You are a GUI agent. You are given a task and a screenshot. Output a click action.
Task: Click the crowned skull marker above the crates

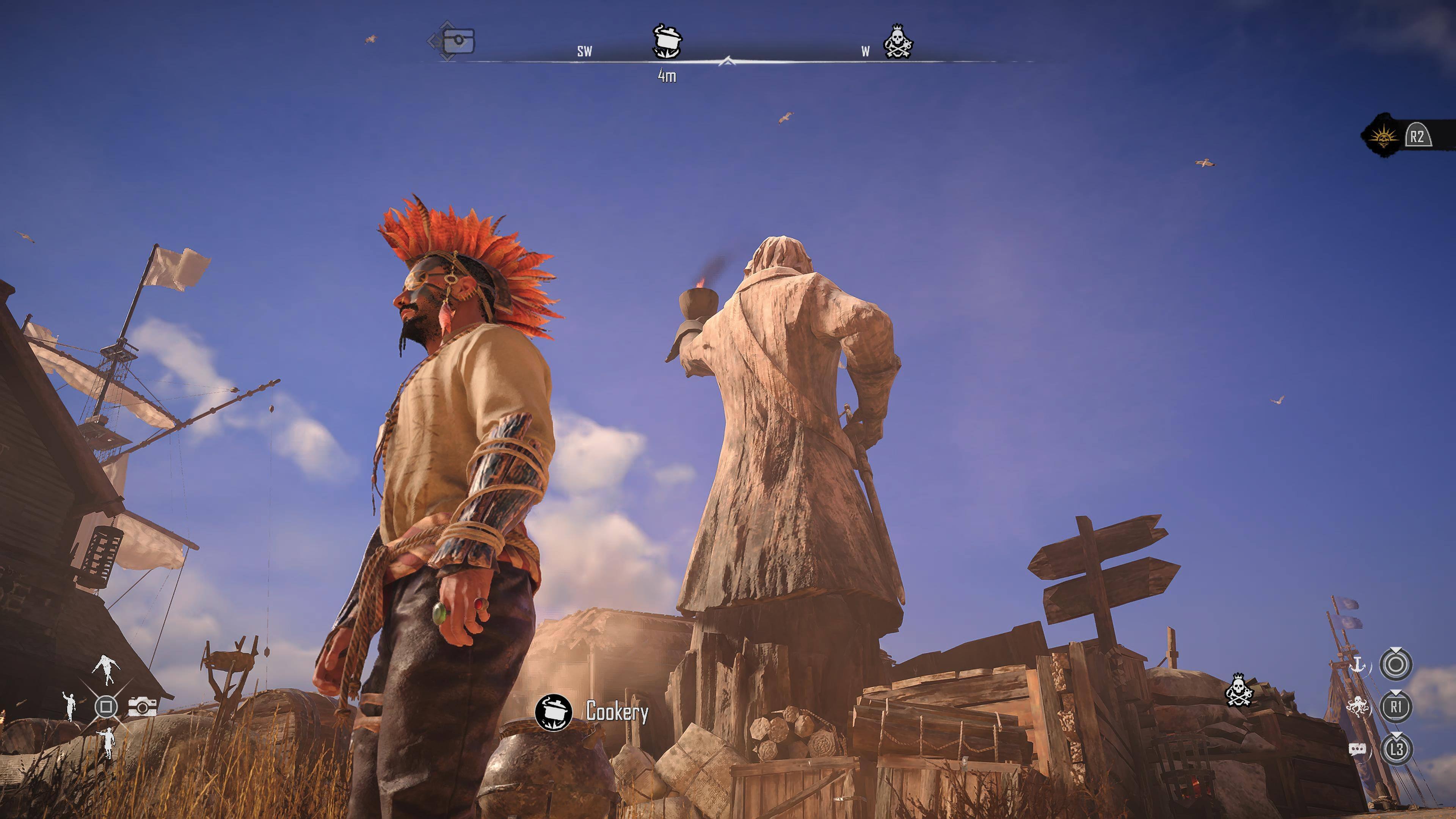point(1239,690)
